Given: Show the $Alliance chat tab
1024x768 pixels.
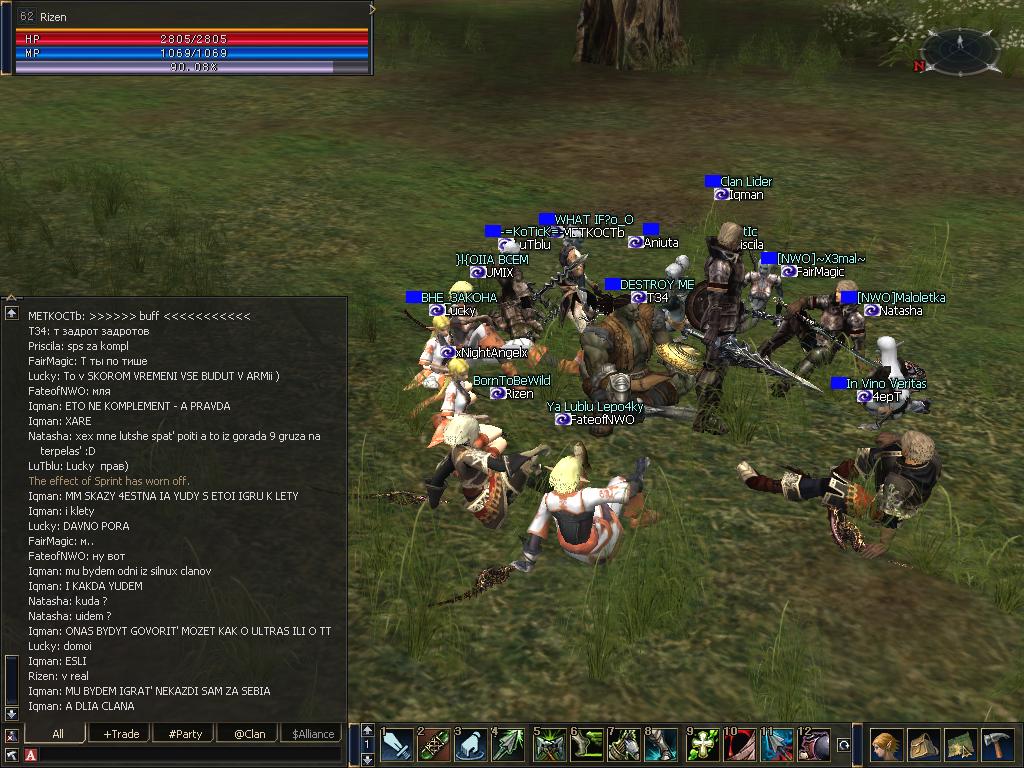Looking at the screenshot, I should coord(313,733).
